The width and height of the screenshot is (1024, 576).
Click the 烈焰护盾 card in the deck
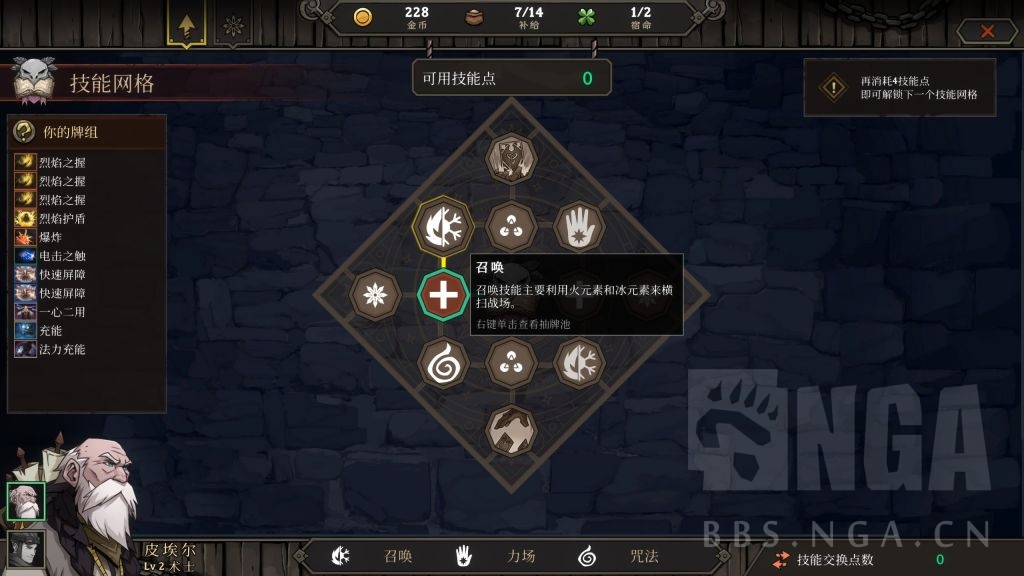coord(62,218)
